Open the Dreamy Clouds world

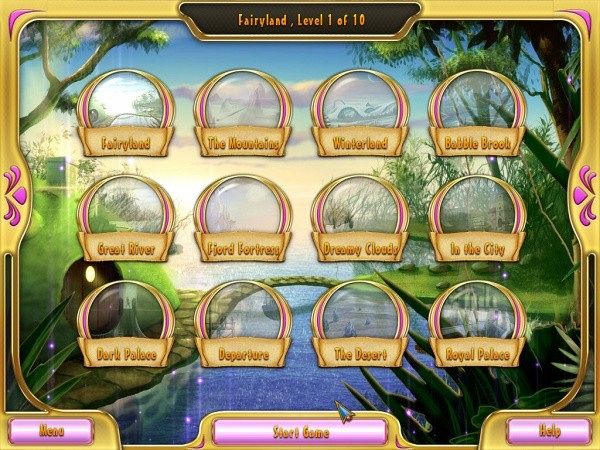pyautogui.click(x=359, y=216)
